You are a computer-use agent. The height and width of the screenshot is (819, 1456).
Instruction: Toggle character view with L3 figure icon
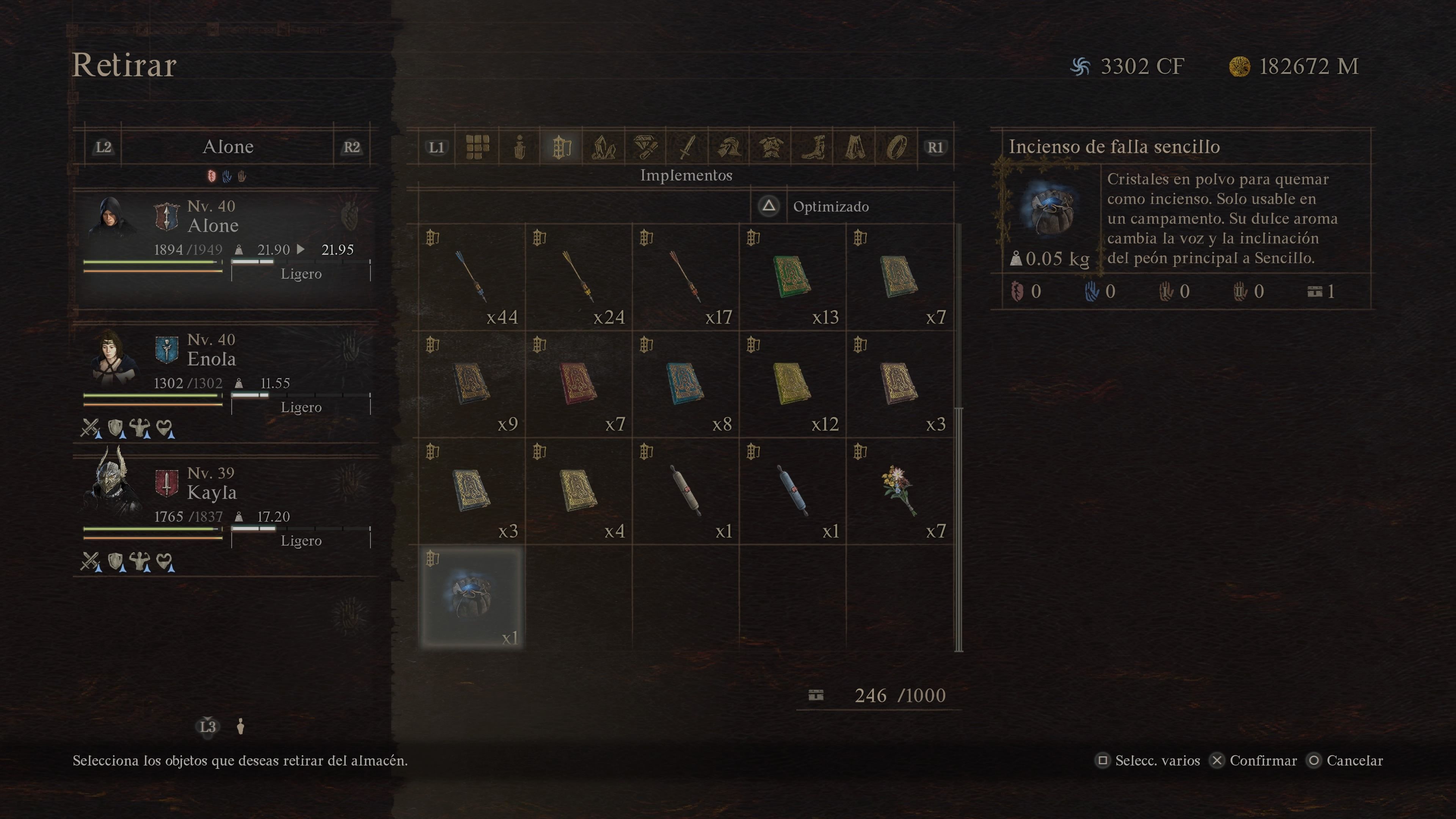coord(223,726)
